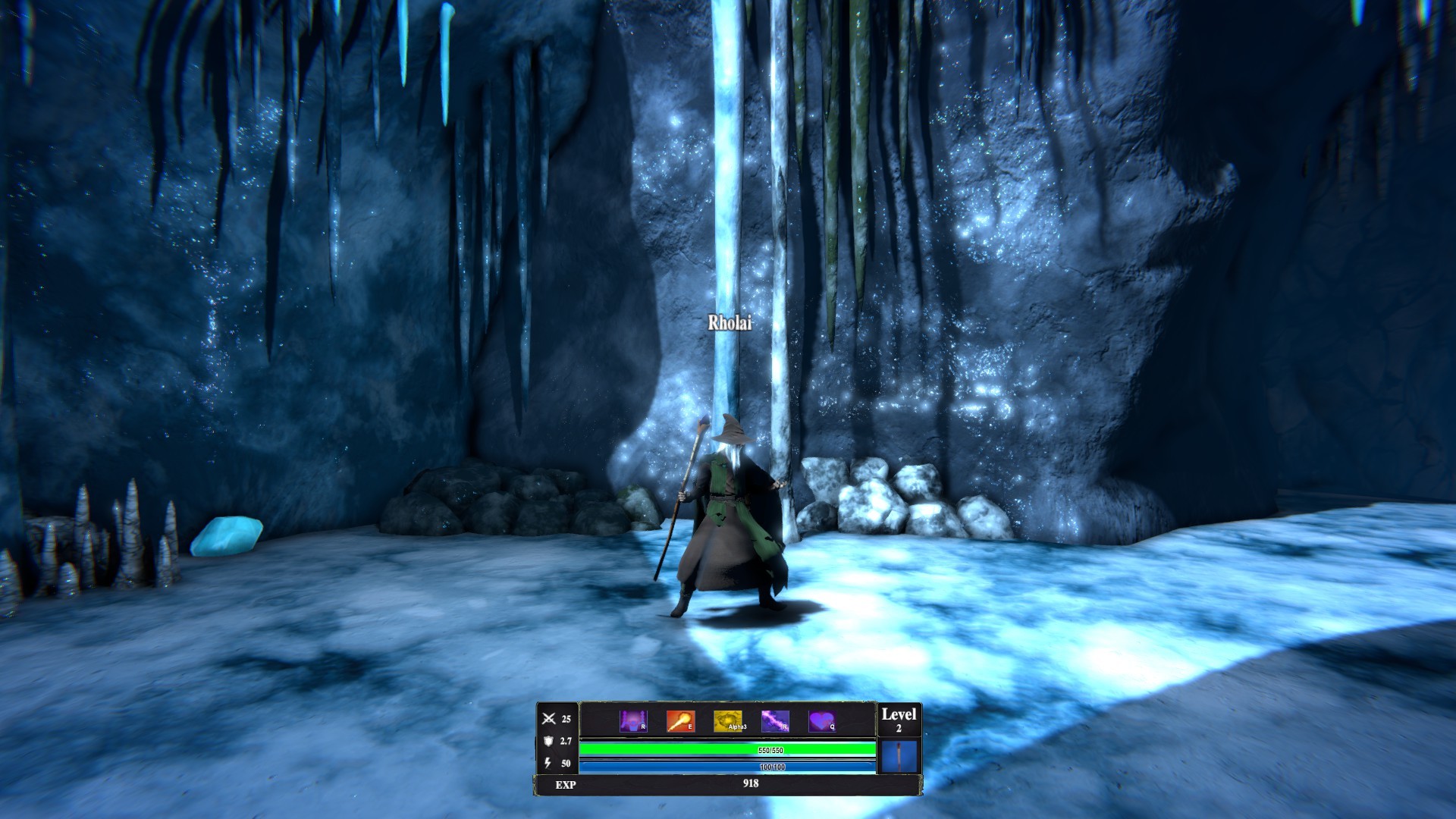Activate the purple chained figure ability
Image resolution: width=1456 pixels, height=819 pixels.
click(x=633, y=720)
